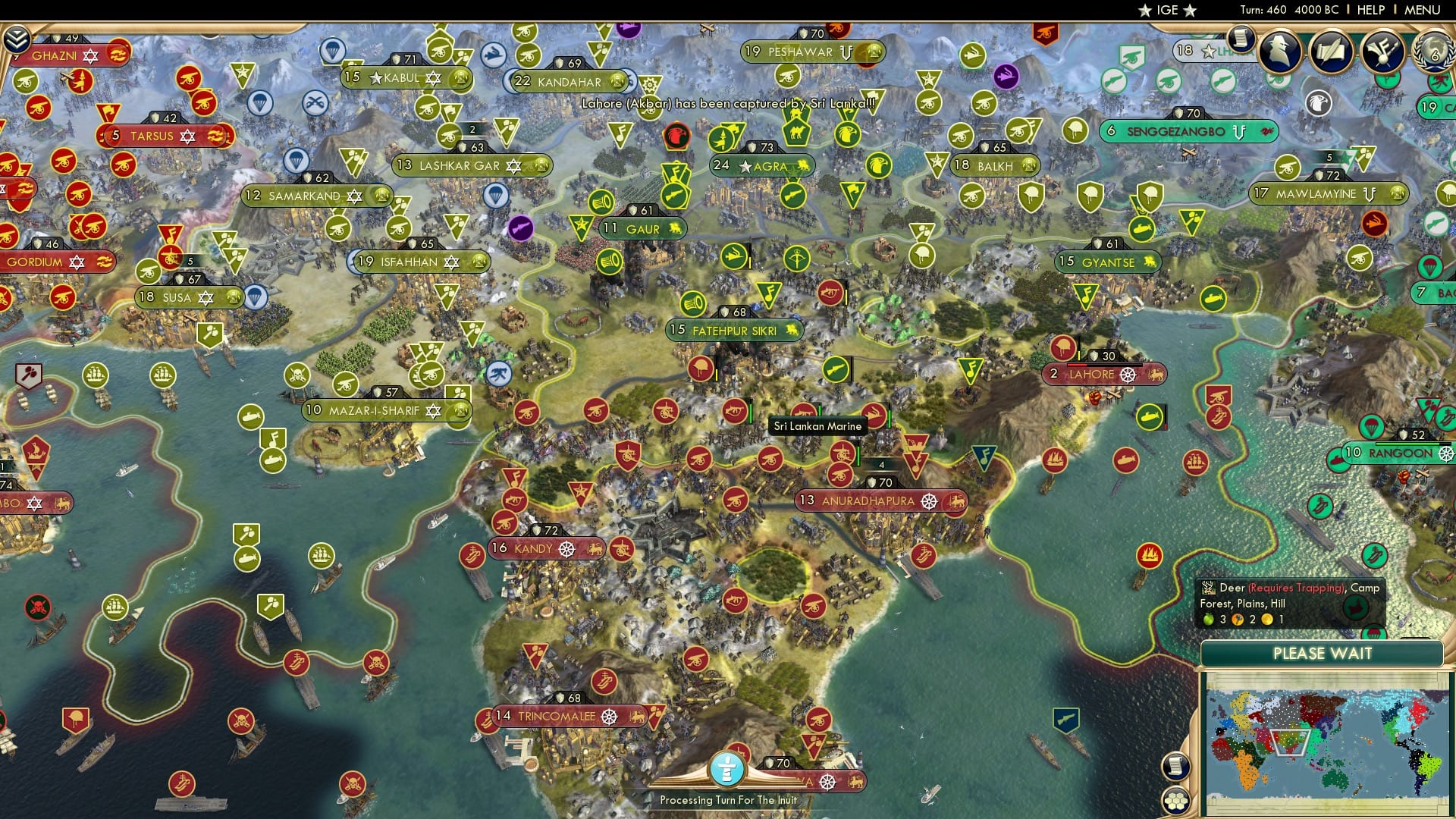Image resolution: width=1456 pixels, height=819 pixels.
Task: Toggle strategic view with the hexagon icon
Action: (x=1175, y=802)
